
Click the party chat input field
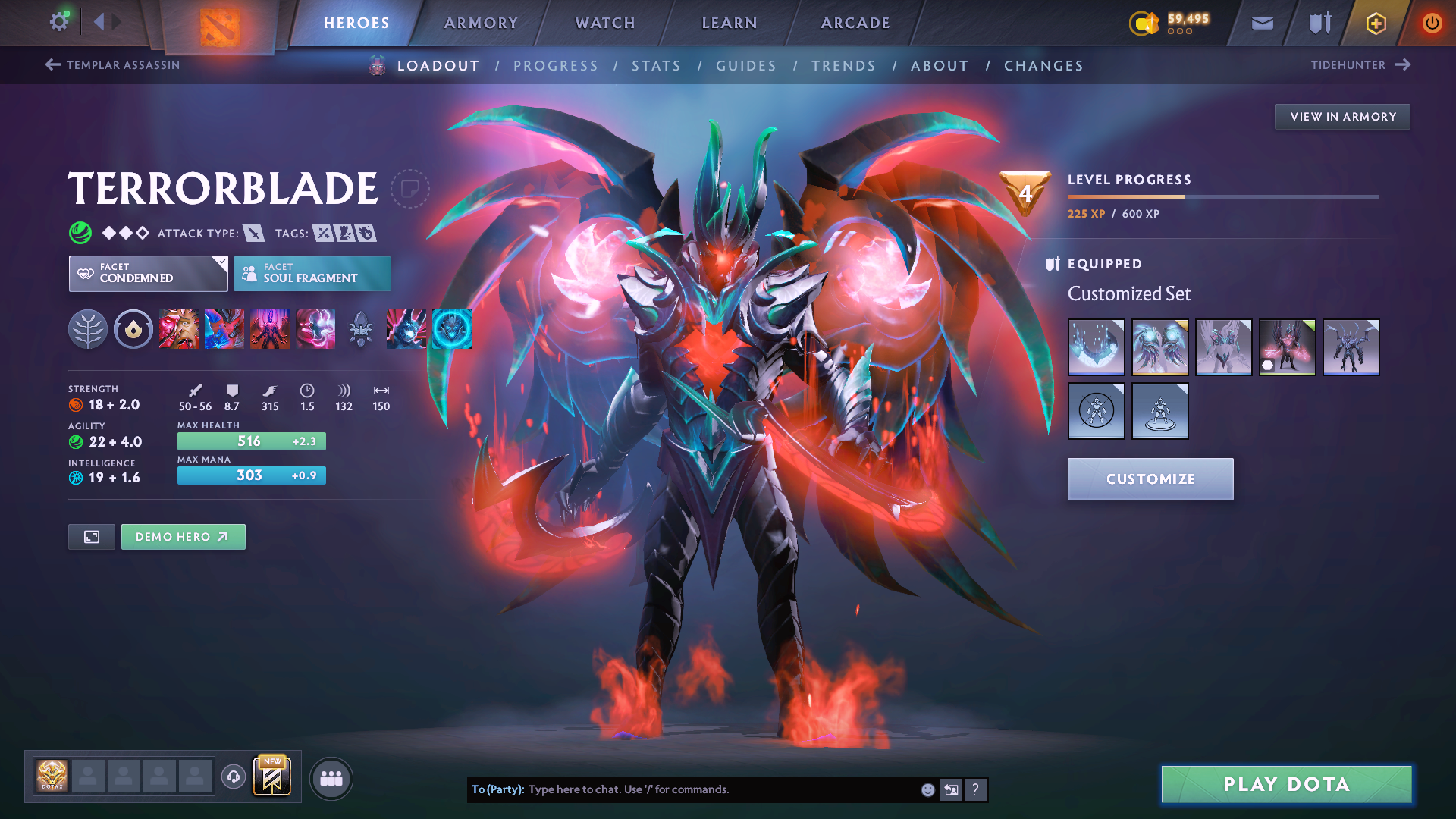point(720,789)
